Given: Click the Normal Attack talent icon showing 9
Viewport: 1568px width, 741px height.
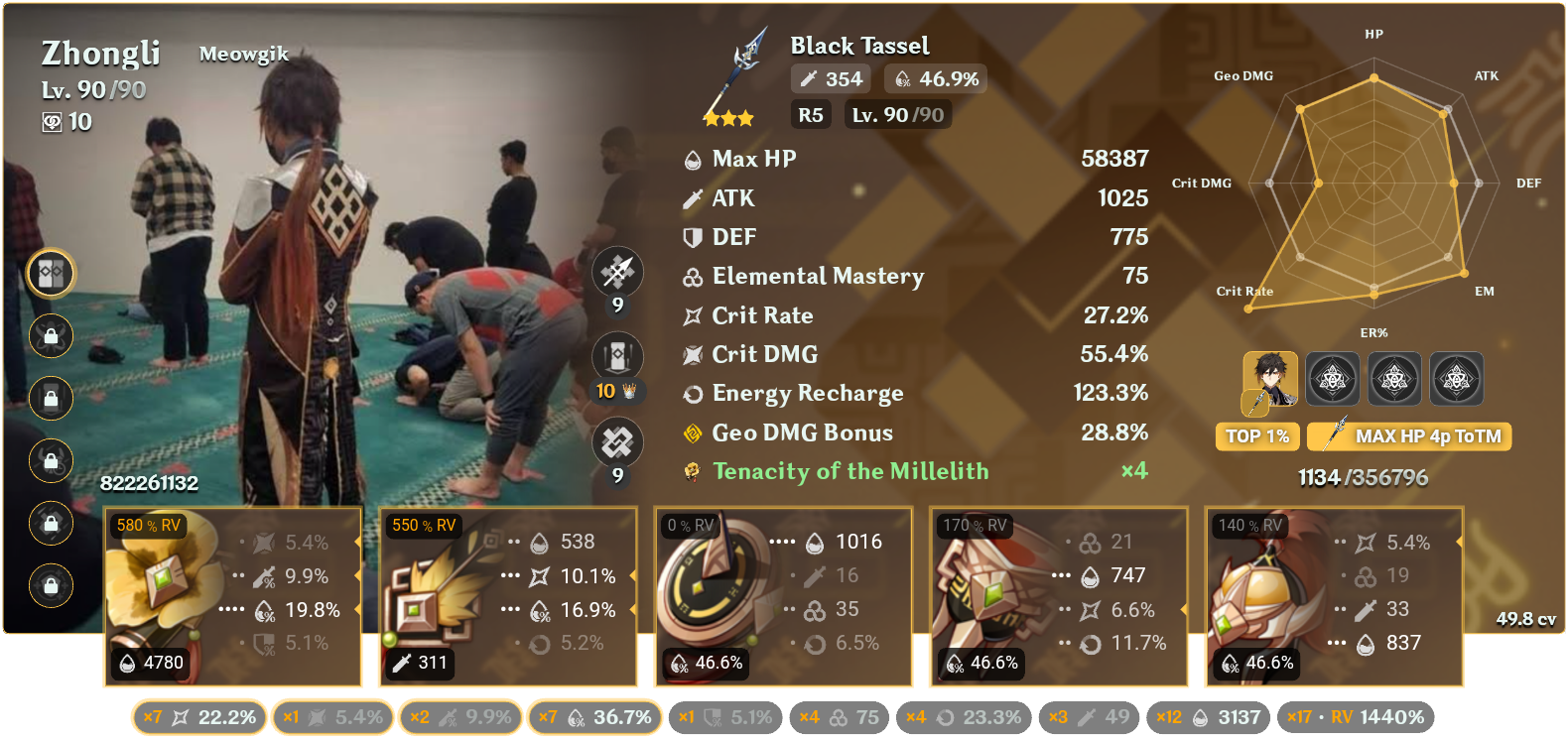Looking at the screenshot, I should [617, 271].
